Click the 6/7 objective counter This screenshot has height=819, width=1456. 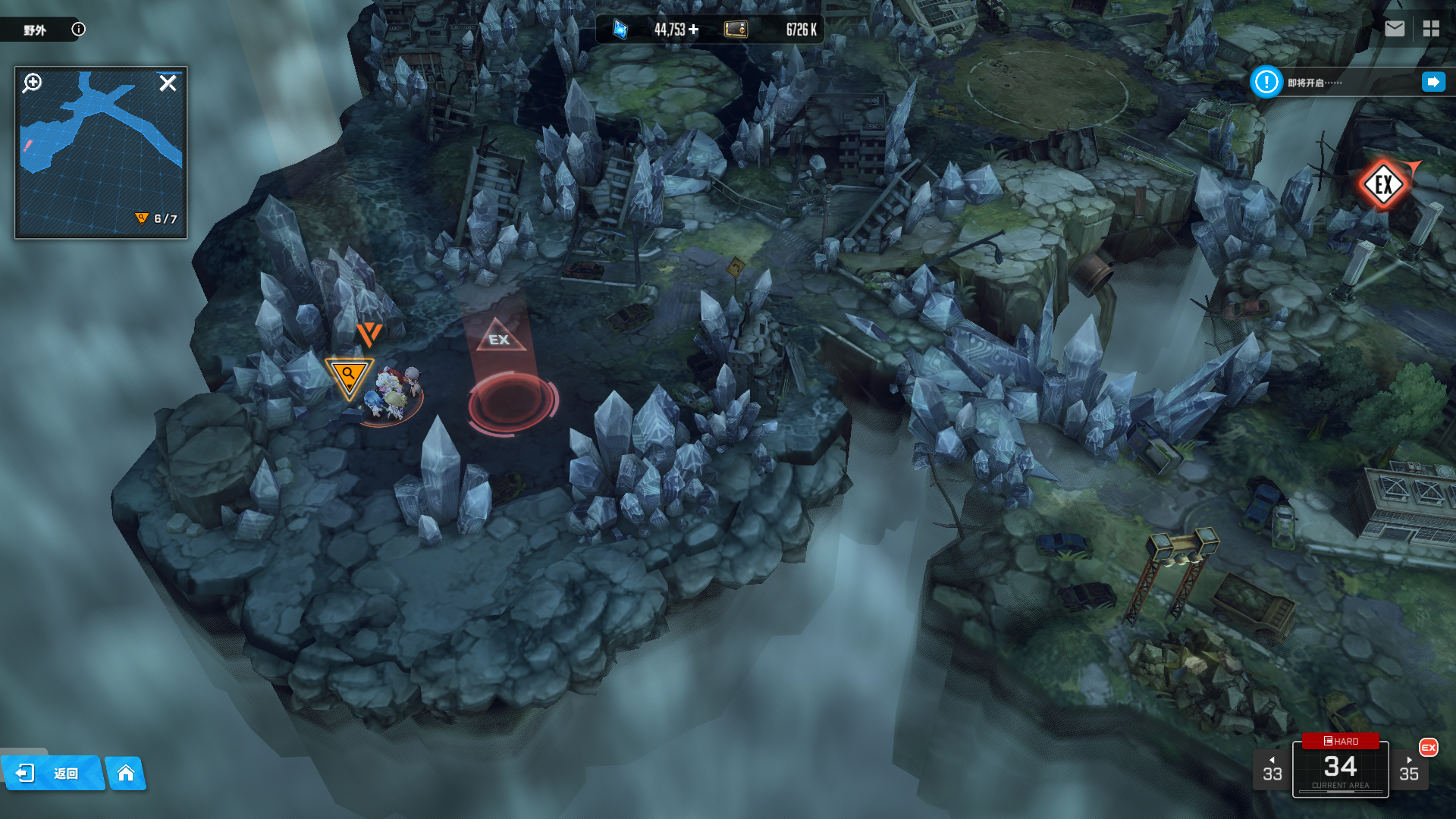point(157,219)
